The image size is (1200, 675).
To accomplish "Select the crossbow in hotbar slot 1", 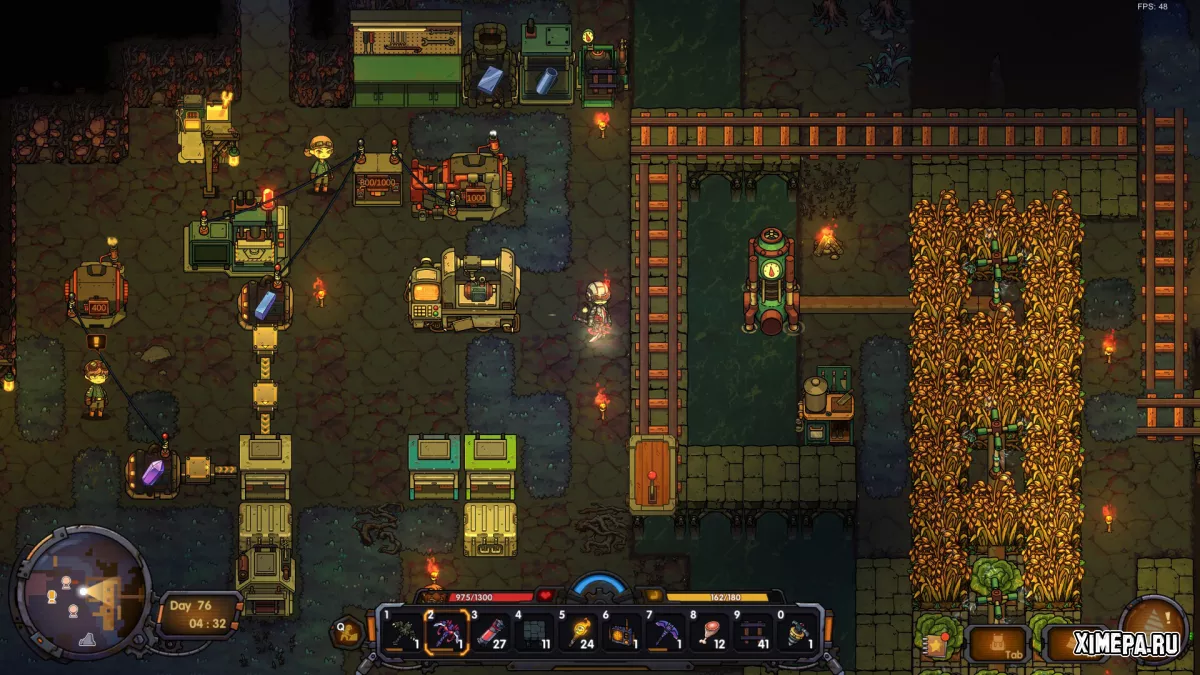I will point(402,633).
